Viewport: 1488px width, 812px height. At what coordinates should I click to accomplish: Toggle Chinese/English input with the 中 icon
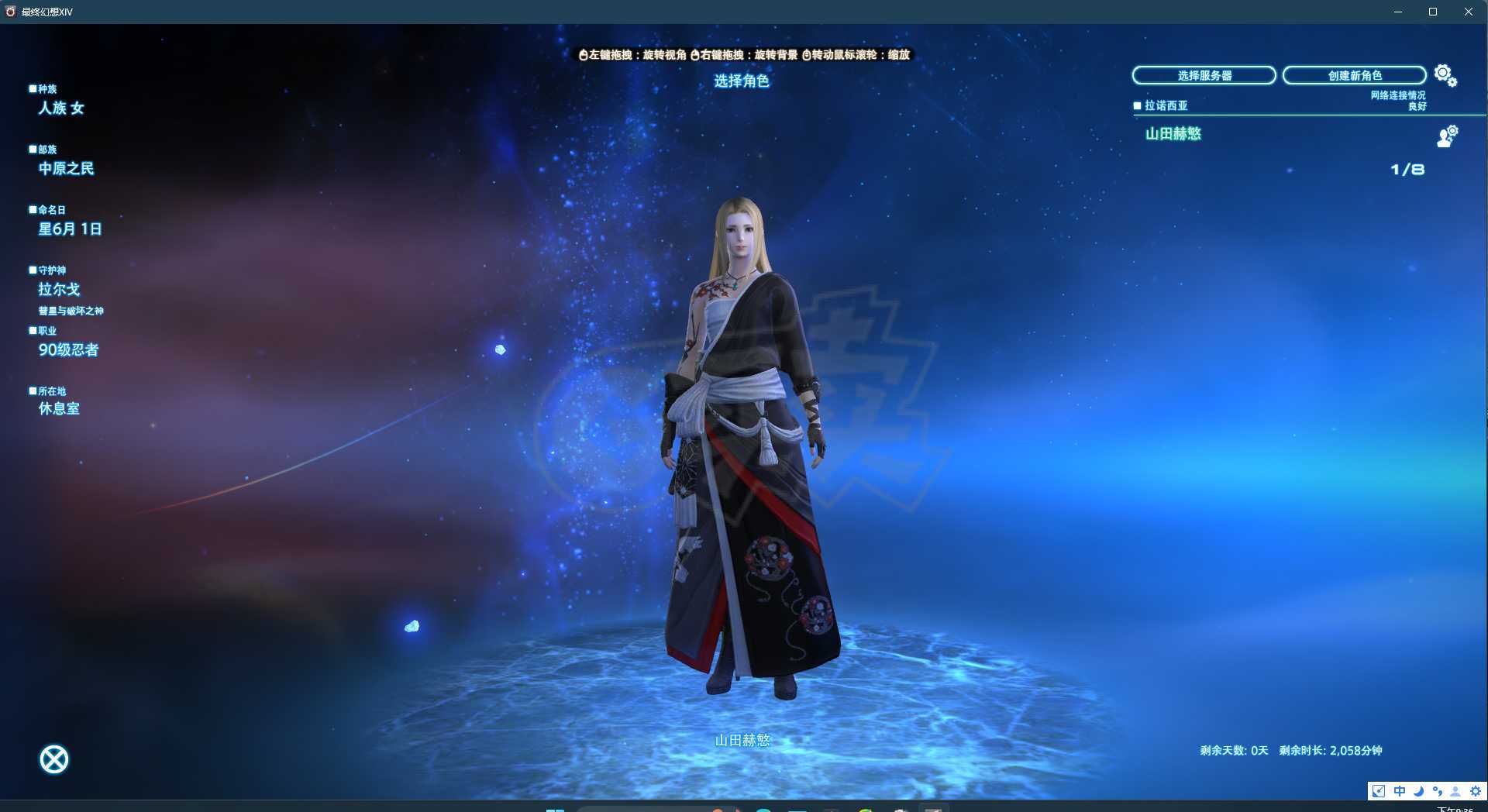1400,791
